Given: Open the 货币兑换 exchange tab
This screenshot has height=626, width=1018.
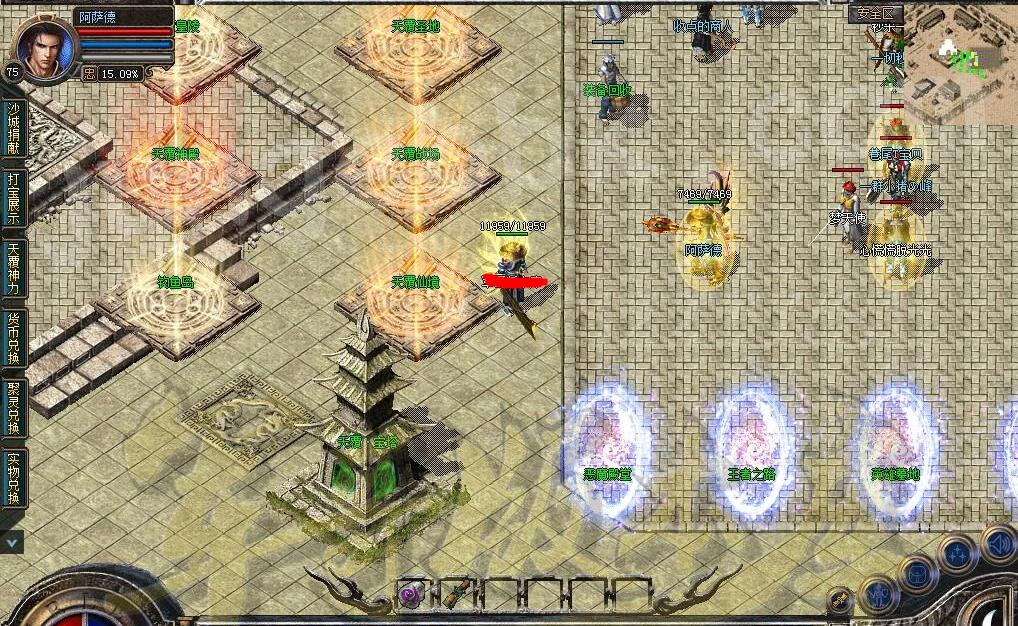Looking at the screenshot, I should (13, 337).
